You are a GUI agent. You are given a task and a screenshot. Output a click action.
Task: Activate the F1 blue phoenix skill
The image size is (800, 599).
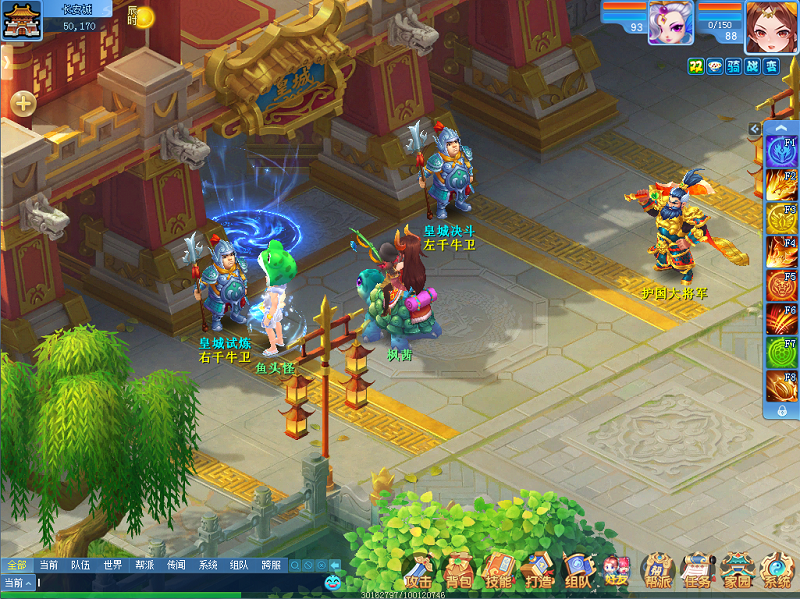[x=780, y=151]
